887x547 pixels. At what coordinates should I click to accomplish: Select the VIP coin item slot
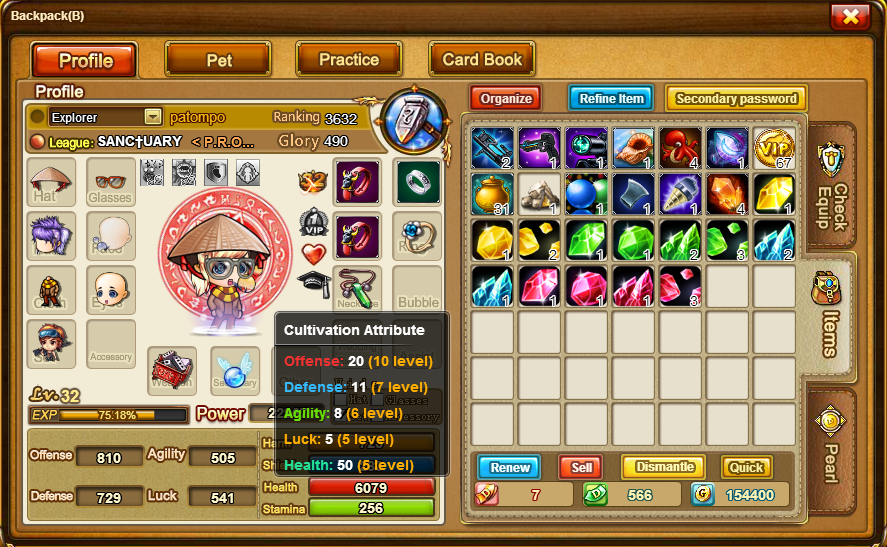click(773, 148)
